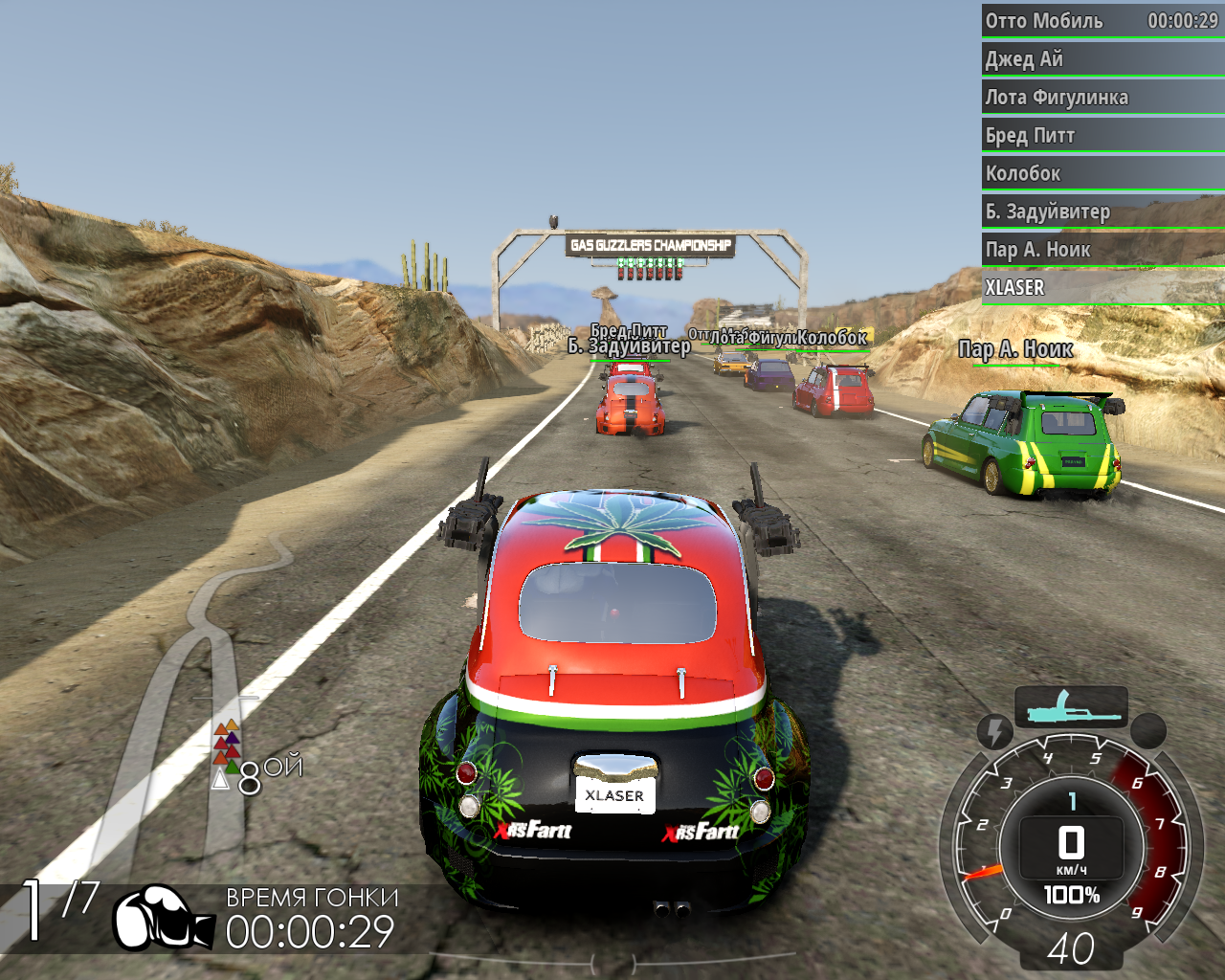Choose Лота Фигулинка in the standings list
This screenshot has width=1225, height=980.
pyautogui.click(x=1102, y=98)
